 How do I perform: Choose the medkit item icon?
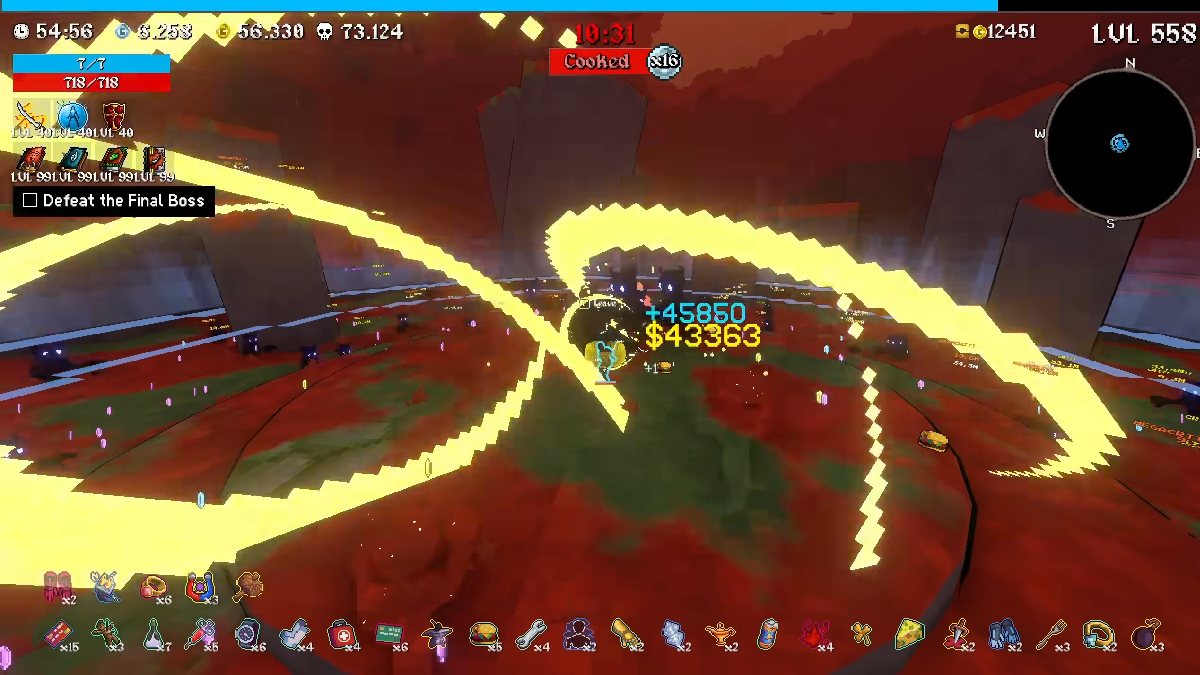(341, 632)
